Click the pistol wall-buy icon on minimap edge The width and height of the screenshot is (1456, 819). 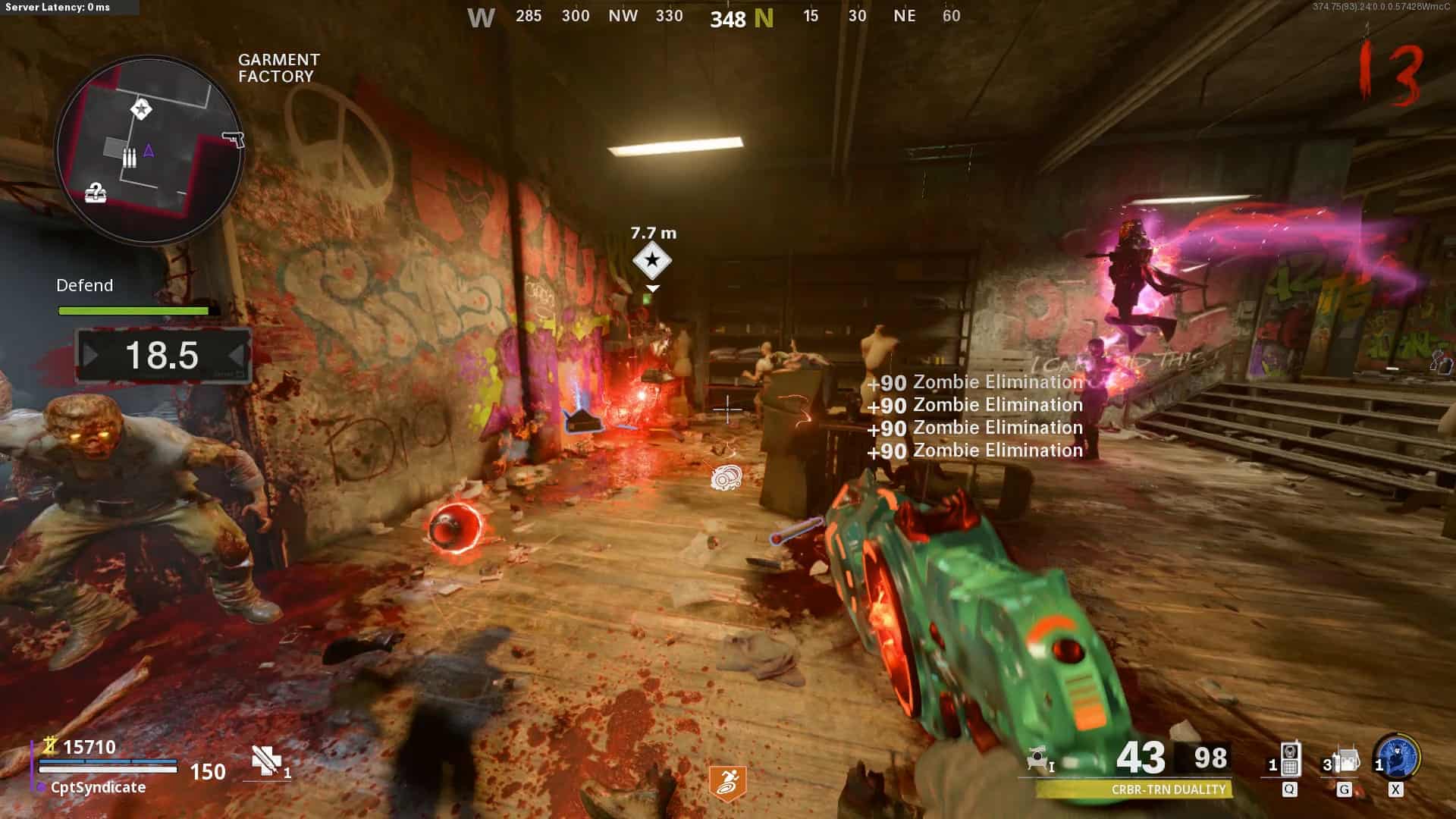234,140
